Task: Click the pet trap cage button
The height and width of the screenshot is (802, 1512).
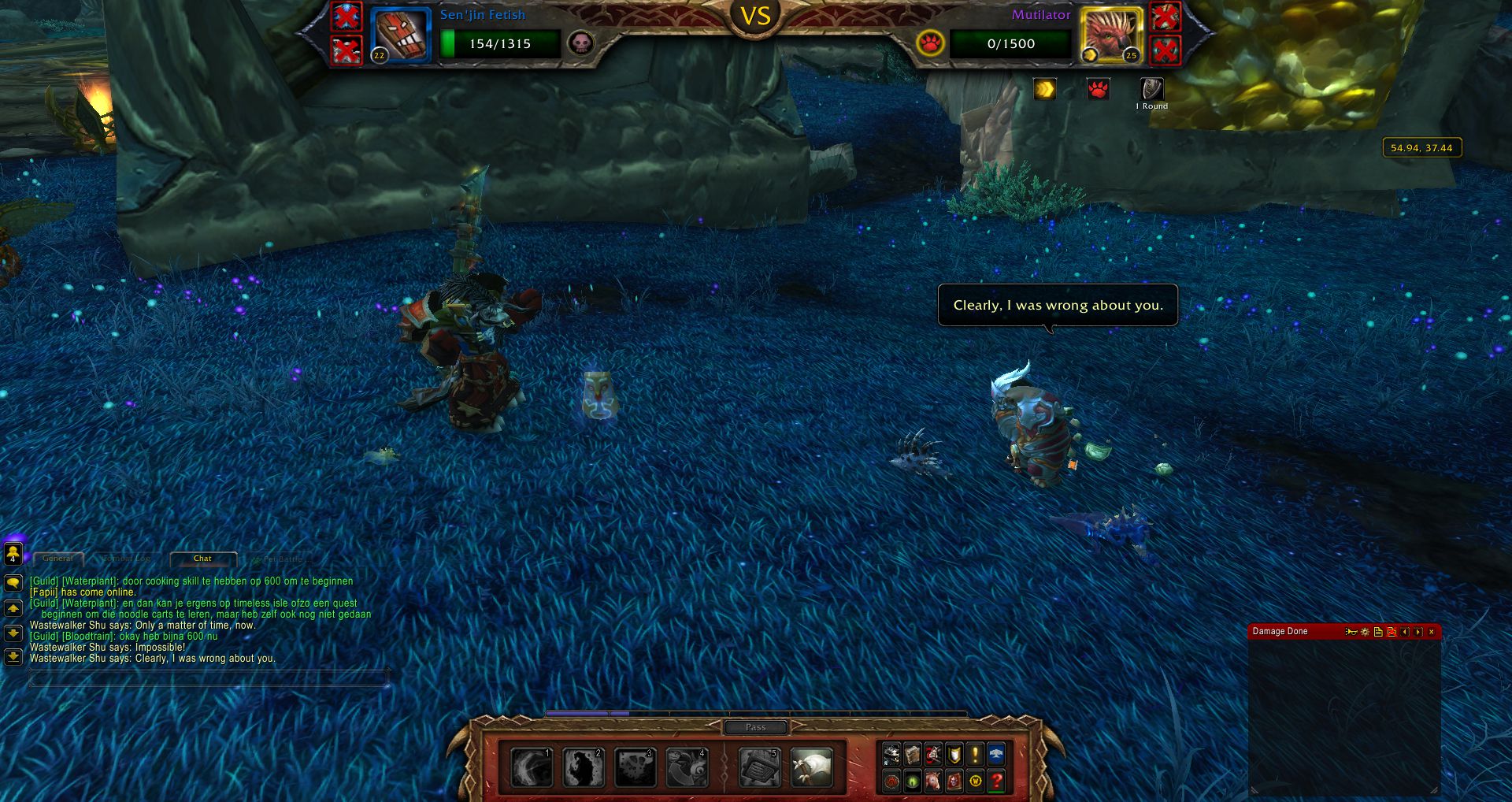Action: point(759,767)
